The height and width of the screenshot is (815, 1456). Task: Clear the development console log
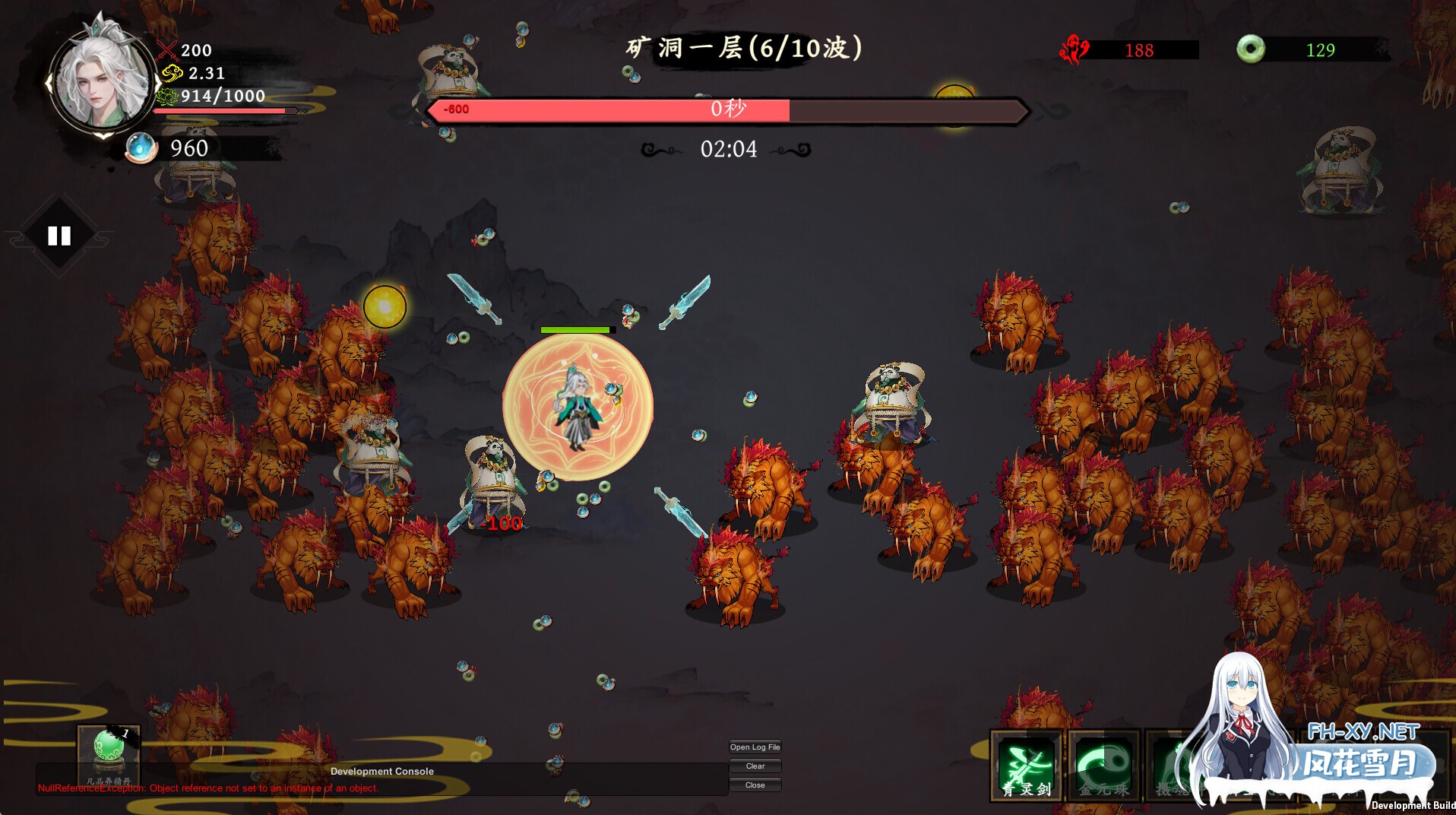click(755, 766)
